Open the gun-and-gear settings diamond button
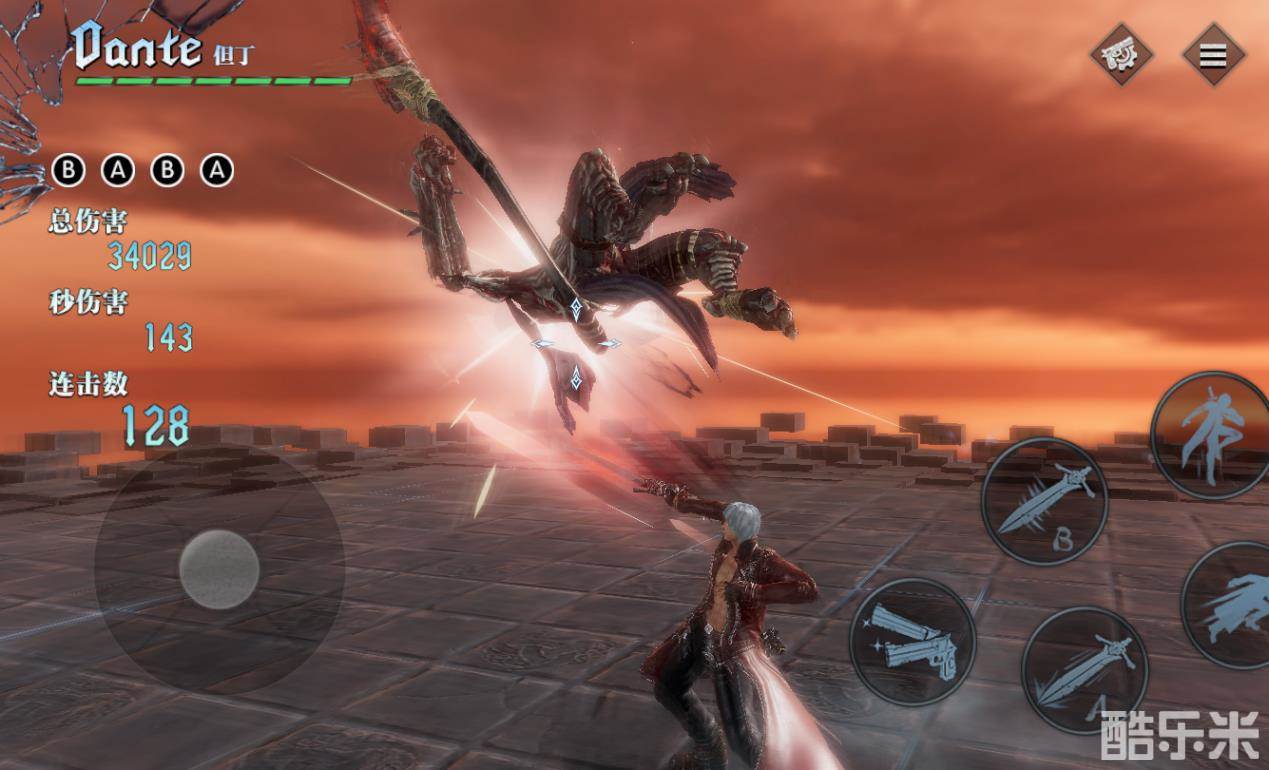Screen dimensions: 1269x770 pos(1121,54)
